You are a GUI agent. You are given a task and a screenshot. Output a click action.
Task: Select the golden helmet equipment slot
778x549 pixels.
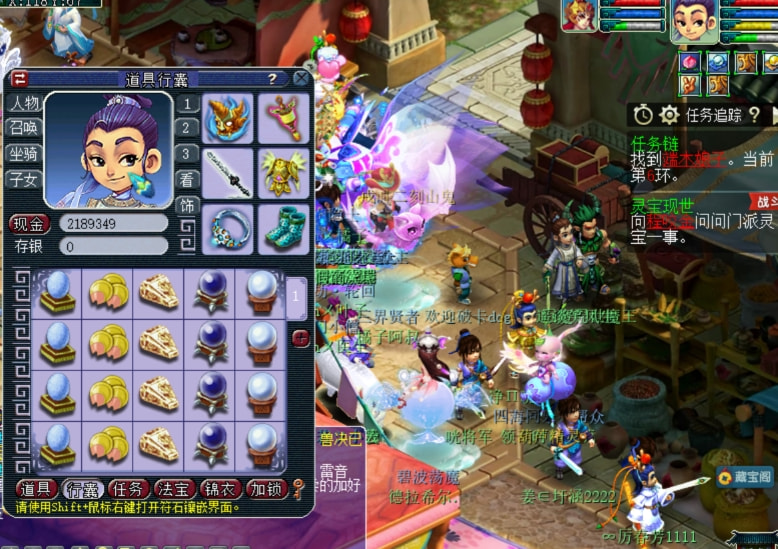(x=229, y=119)
